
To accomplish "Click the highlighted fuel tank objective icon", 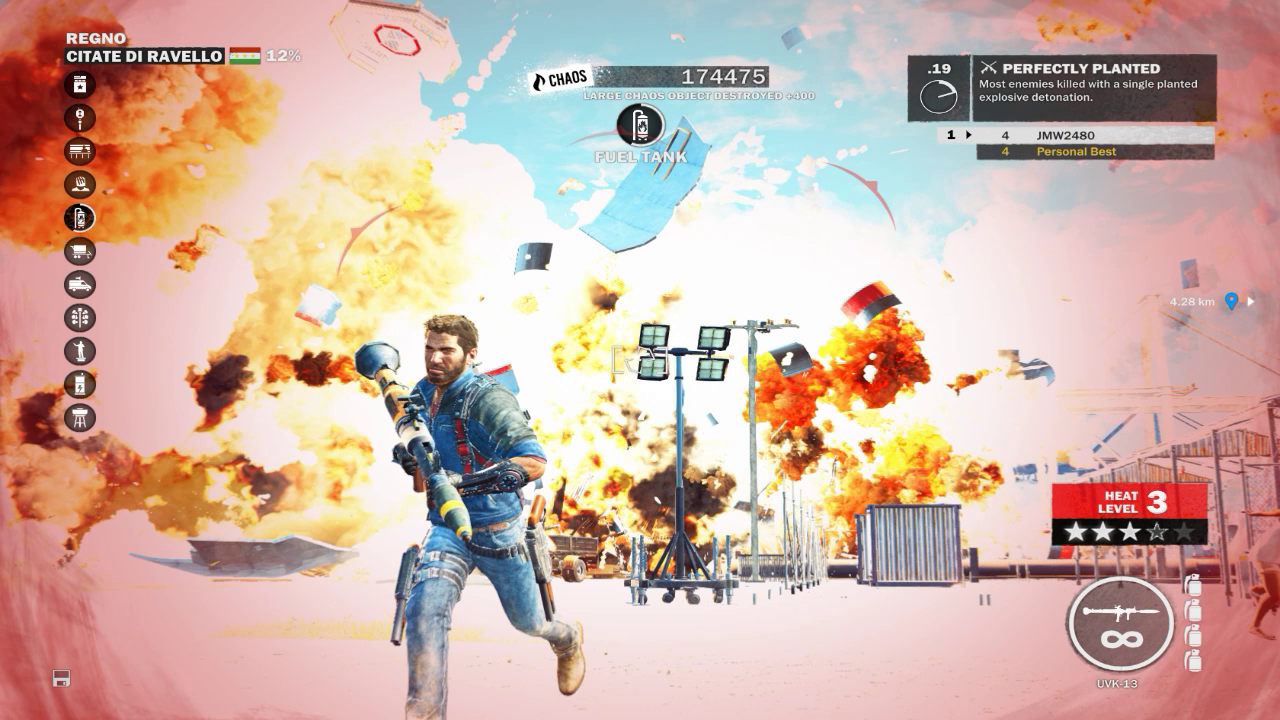I will pyautogui.click(x=80, y=217).
